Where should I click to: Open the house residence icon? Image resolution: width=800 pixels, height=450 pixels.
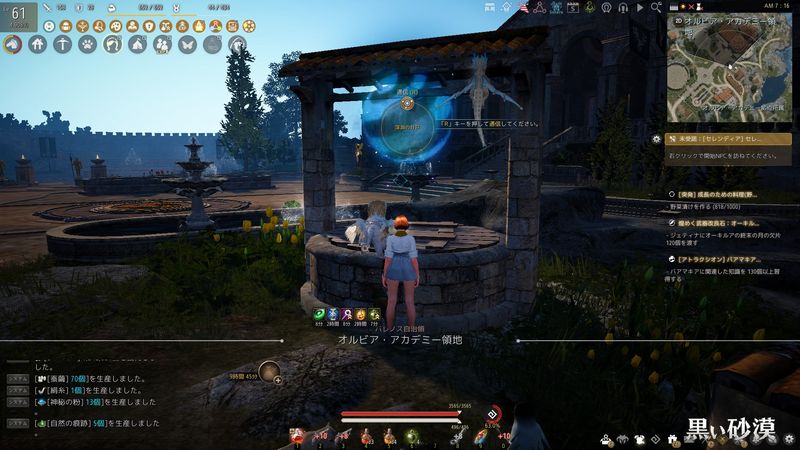pyautogui.click(x=38, y=44)
